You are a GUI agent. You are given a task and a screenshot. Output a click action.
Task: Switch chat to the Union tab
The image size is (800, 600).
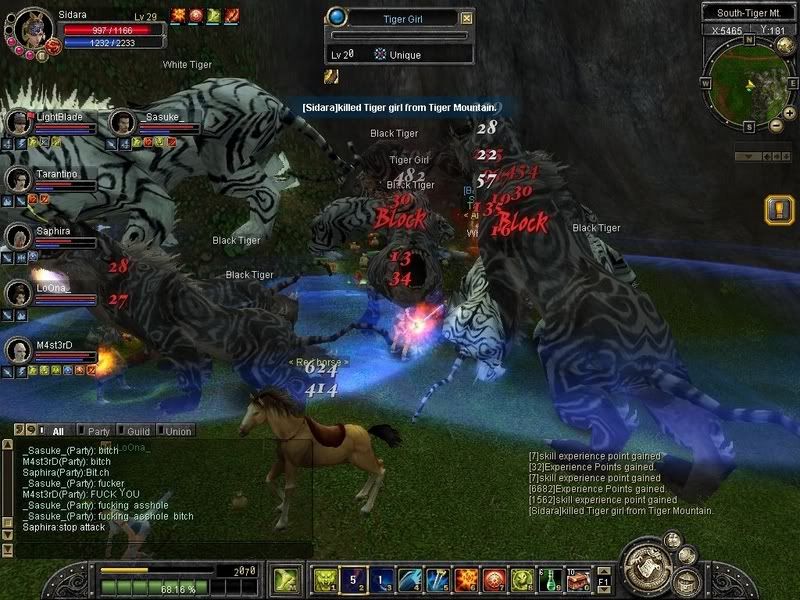pos(177,431)
